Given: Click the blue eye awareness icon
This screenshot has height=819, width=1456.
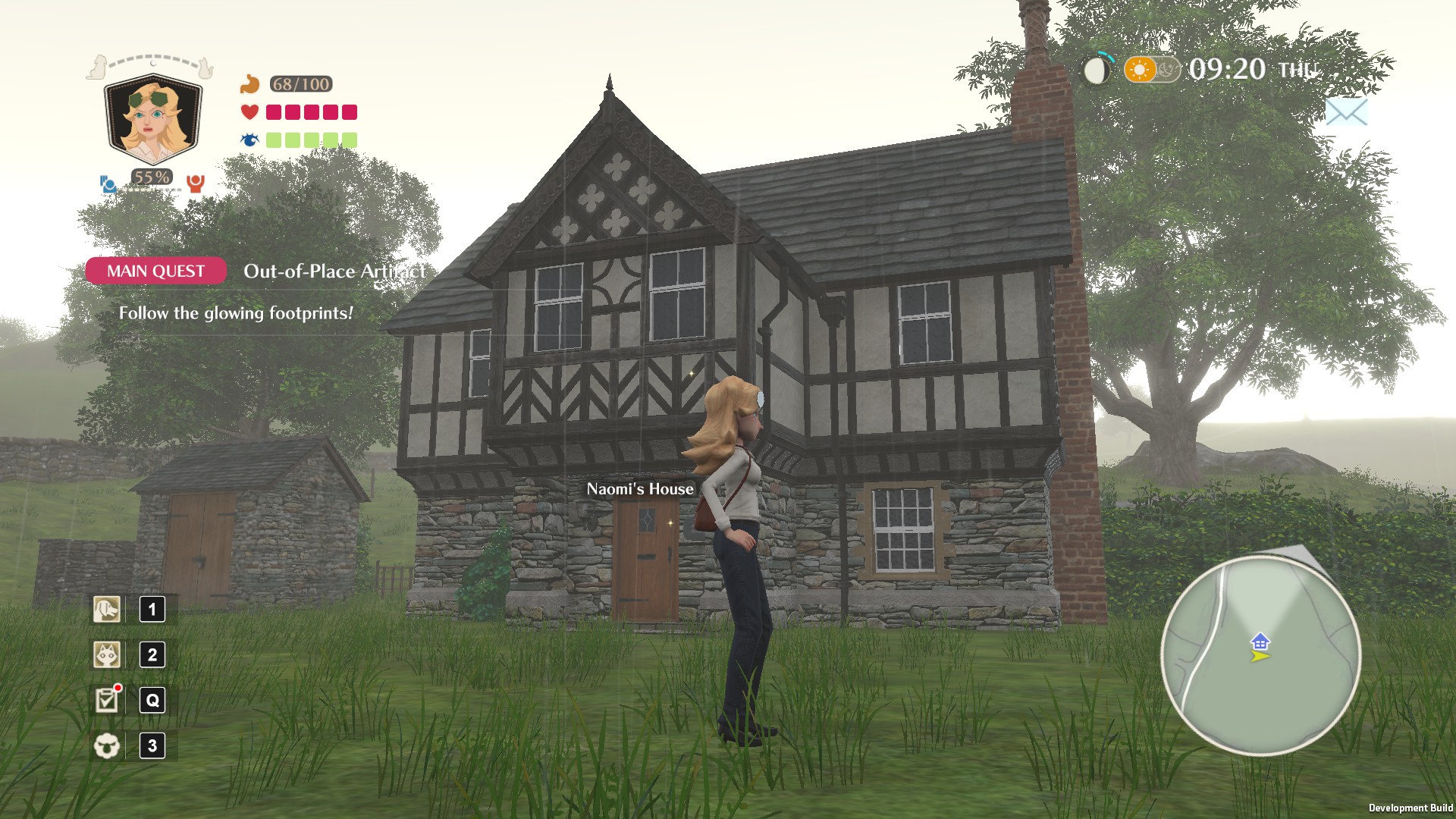Looking at the screenshot, I should (249, 139).
